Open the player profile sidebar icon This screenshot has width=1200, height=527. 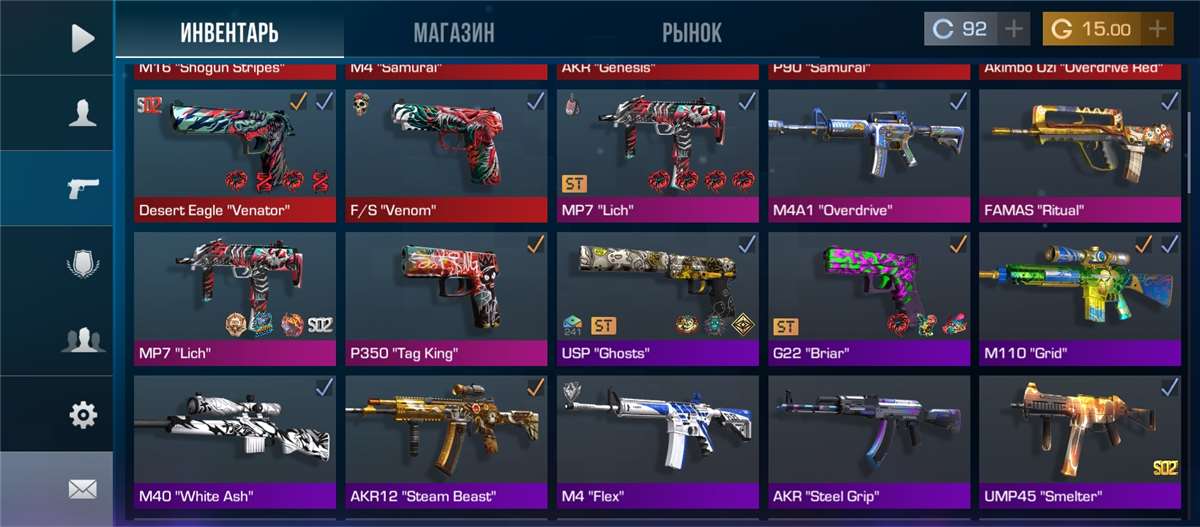pos(83,113)
